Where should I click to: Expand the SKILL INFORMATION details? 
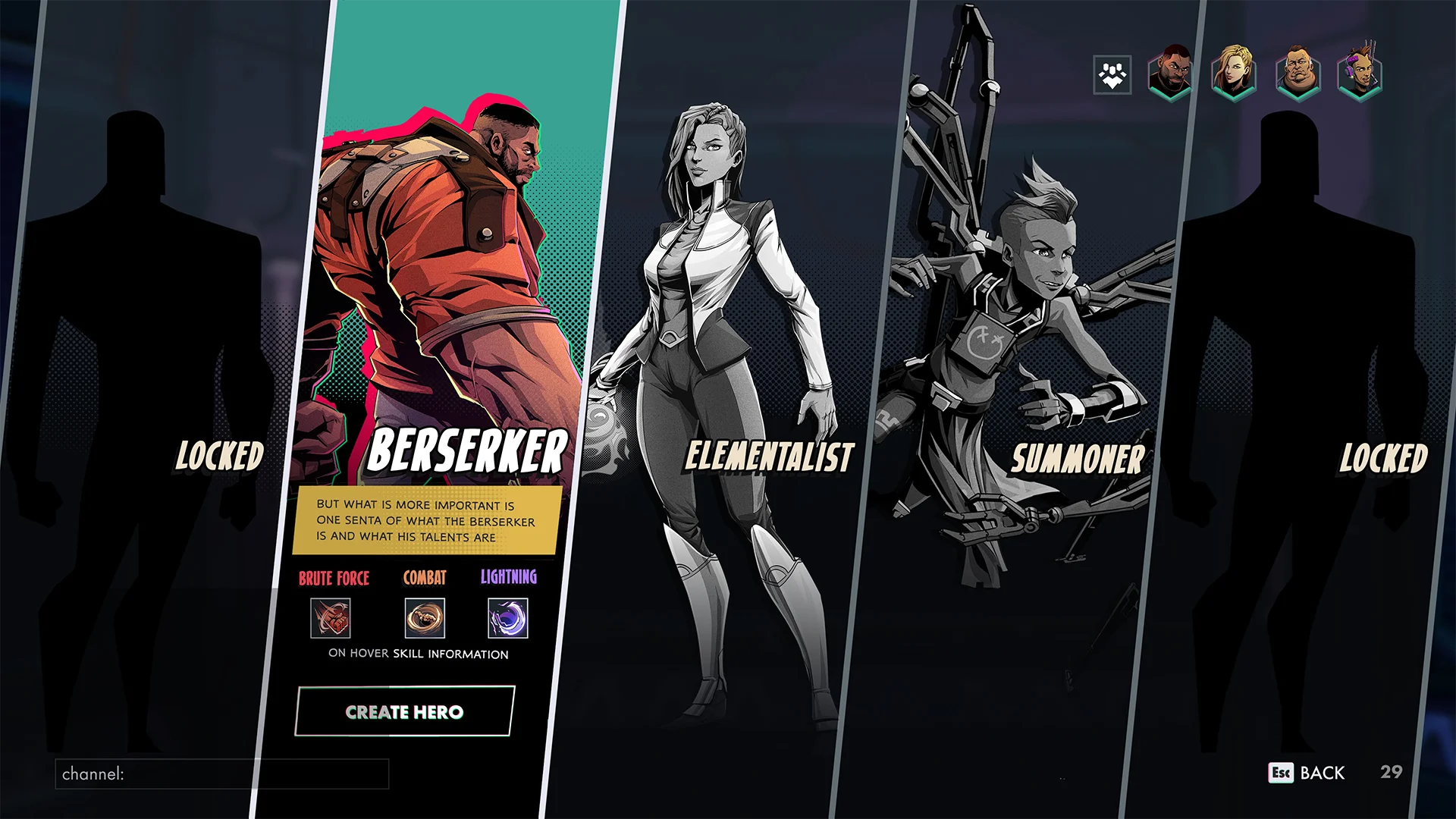(x=450, y=653)
